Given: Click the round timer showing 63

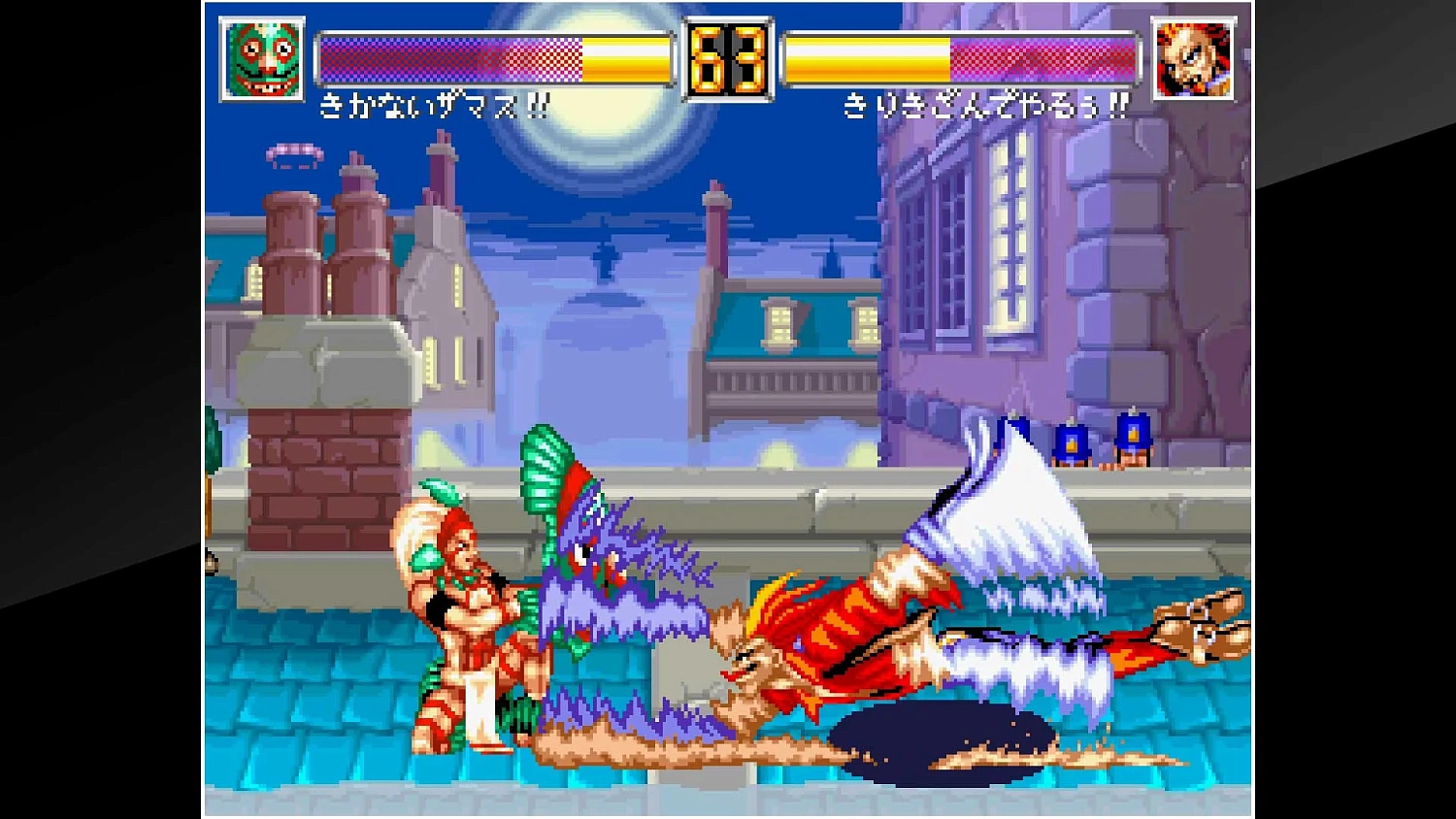Looking at the screenshot, I should tap(728, 60).
